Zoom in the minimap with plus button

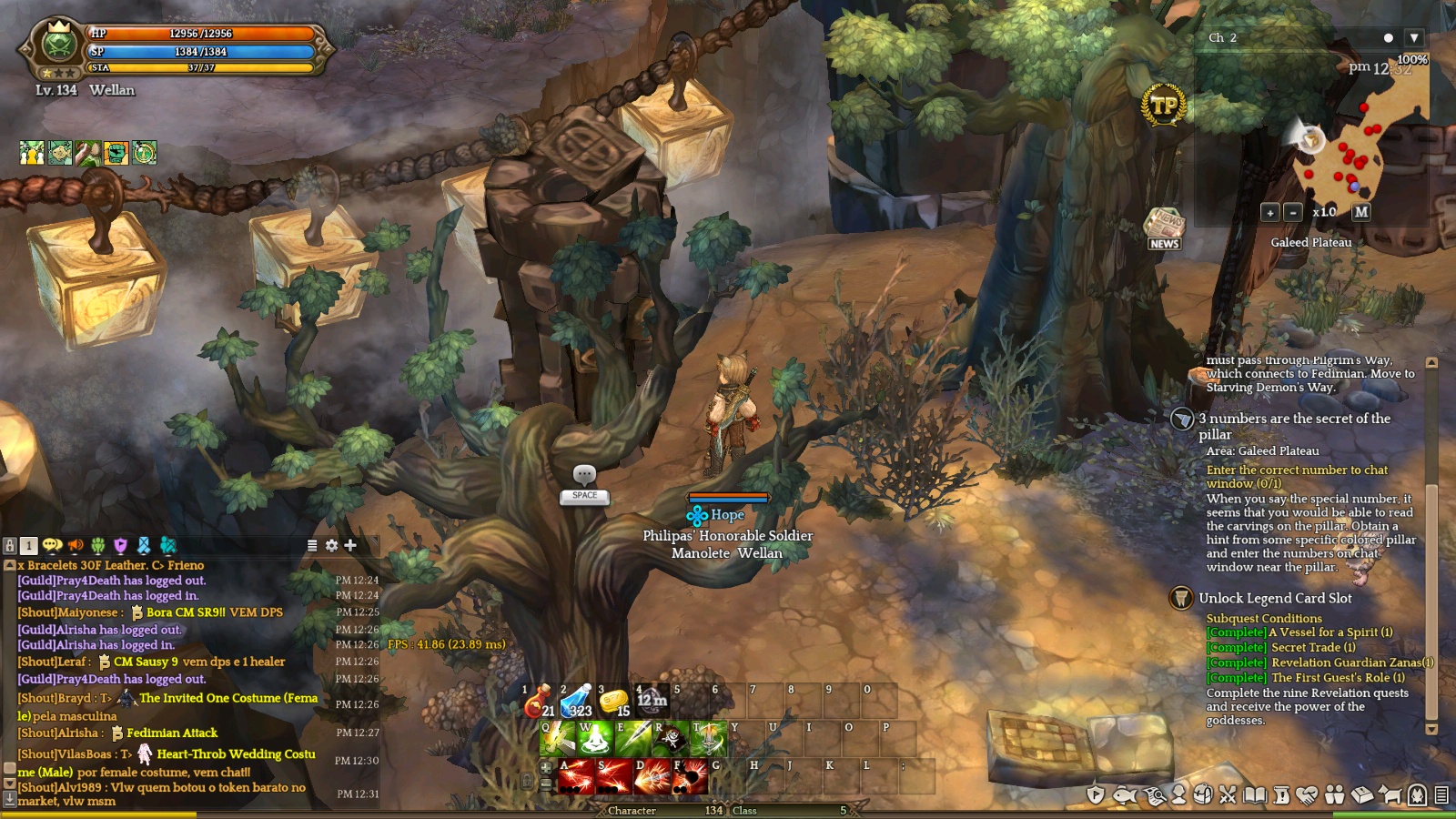1269,212
